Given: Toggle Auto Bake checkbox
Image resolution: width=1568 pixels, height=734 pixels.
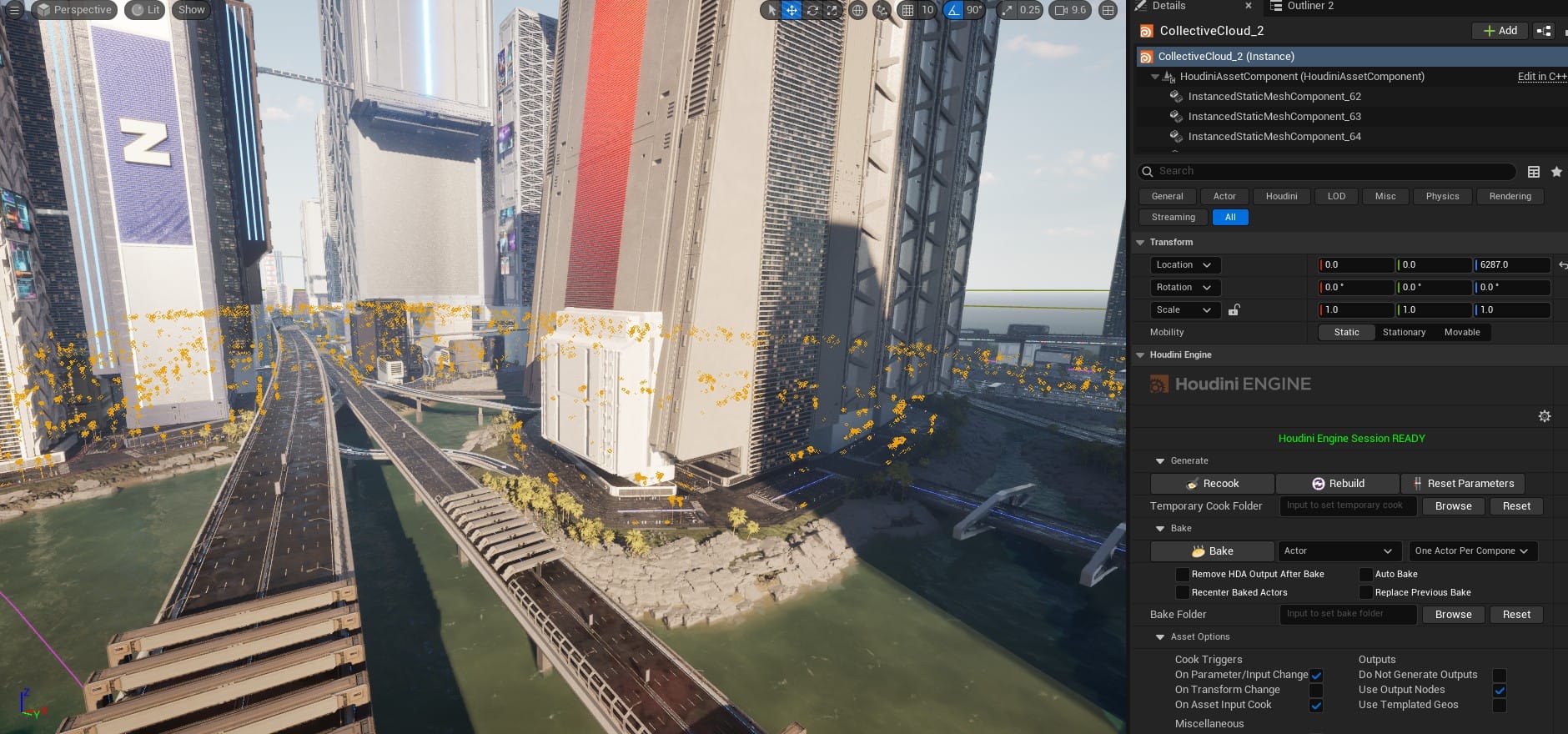Looking at the screenshot, I should 1366,575.
